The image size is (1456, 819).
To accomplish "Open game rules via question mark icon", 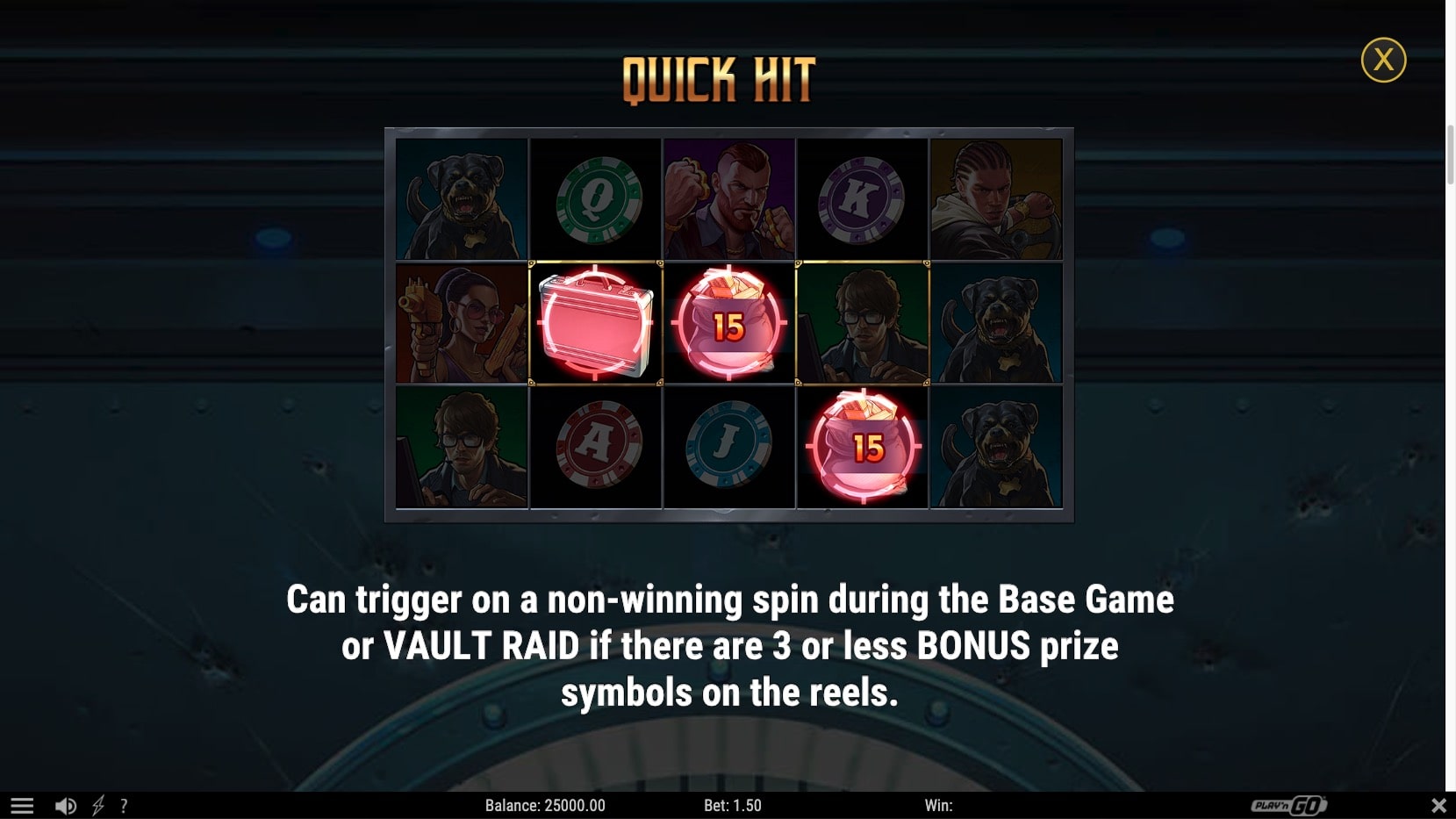I will [x=125, y=804].
